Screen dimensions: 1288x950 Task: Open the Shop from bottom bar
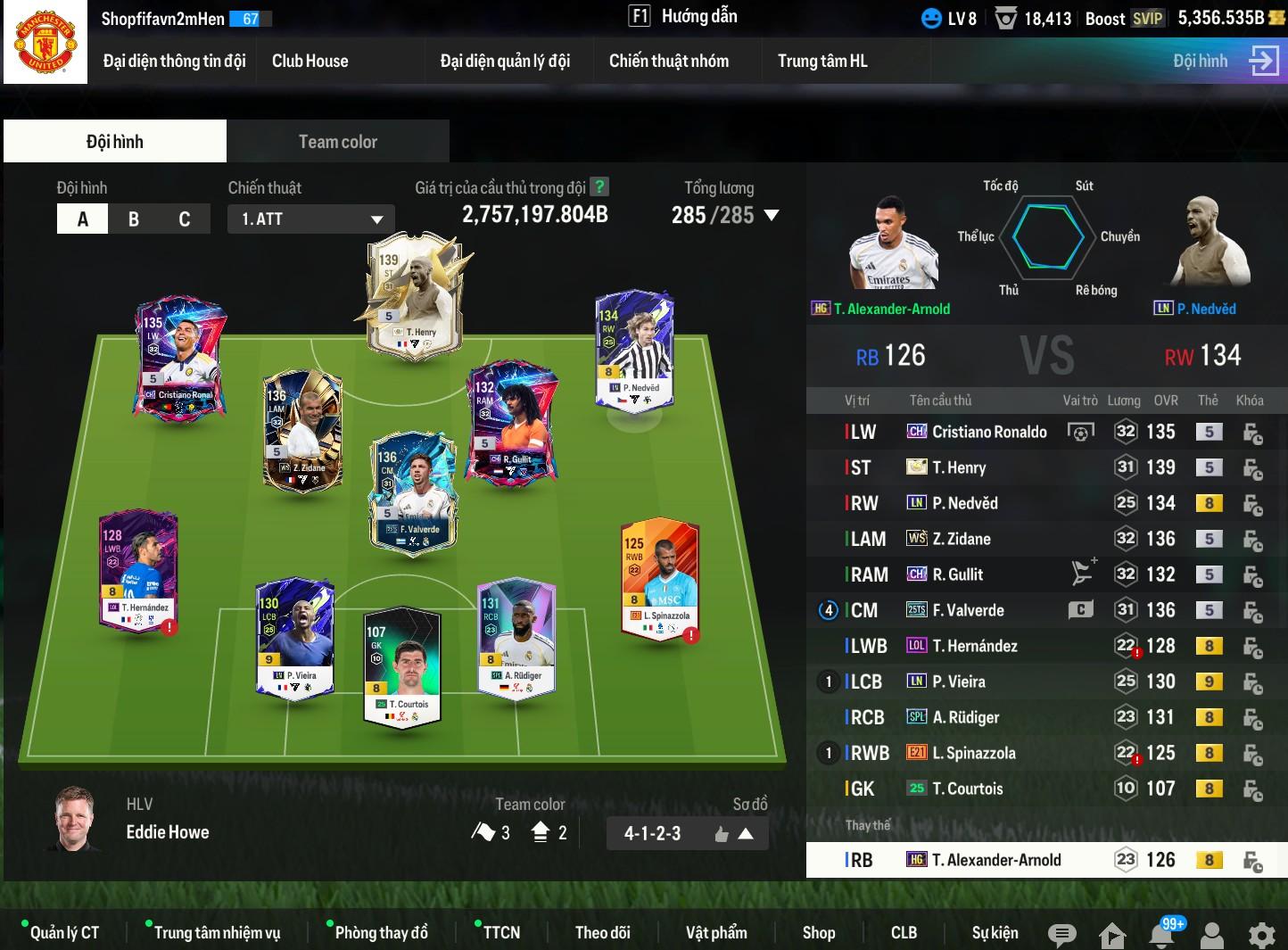point(818,933)
